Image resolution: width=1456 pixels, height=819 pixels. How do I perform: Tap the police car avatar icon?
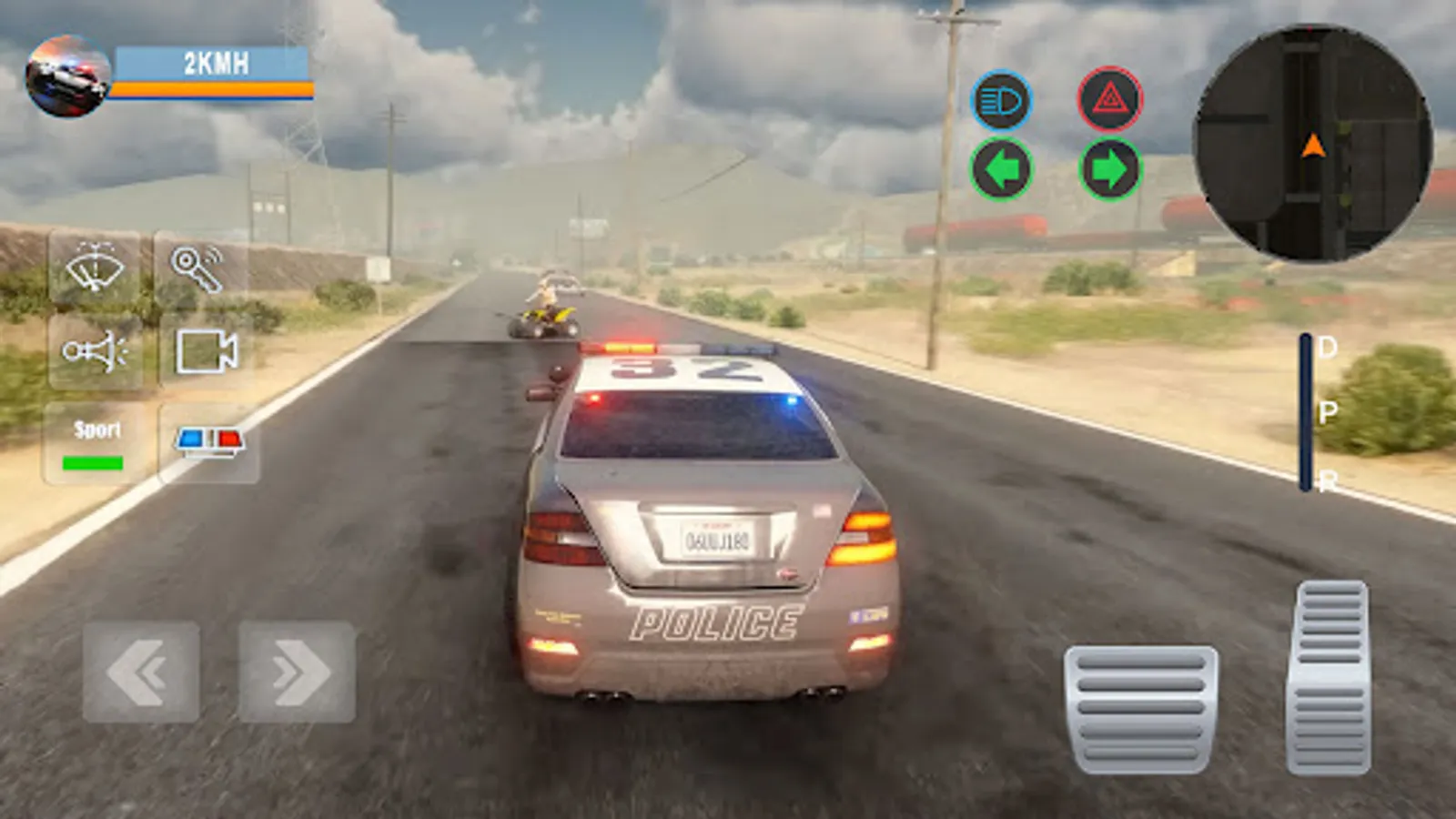(68, 73)
